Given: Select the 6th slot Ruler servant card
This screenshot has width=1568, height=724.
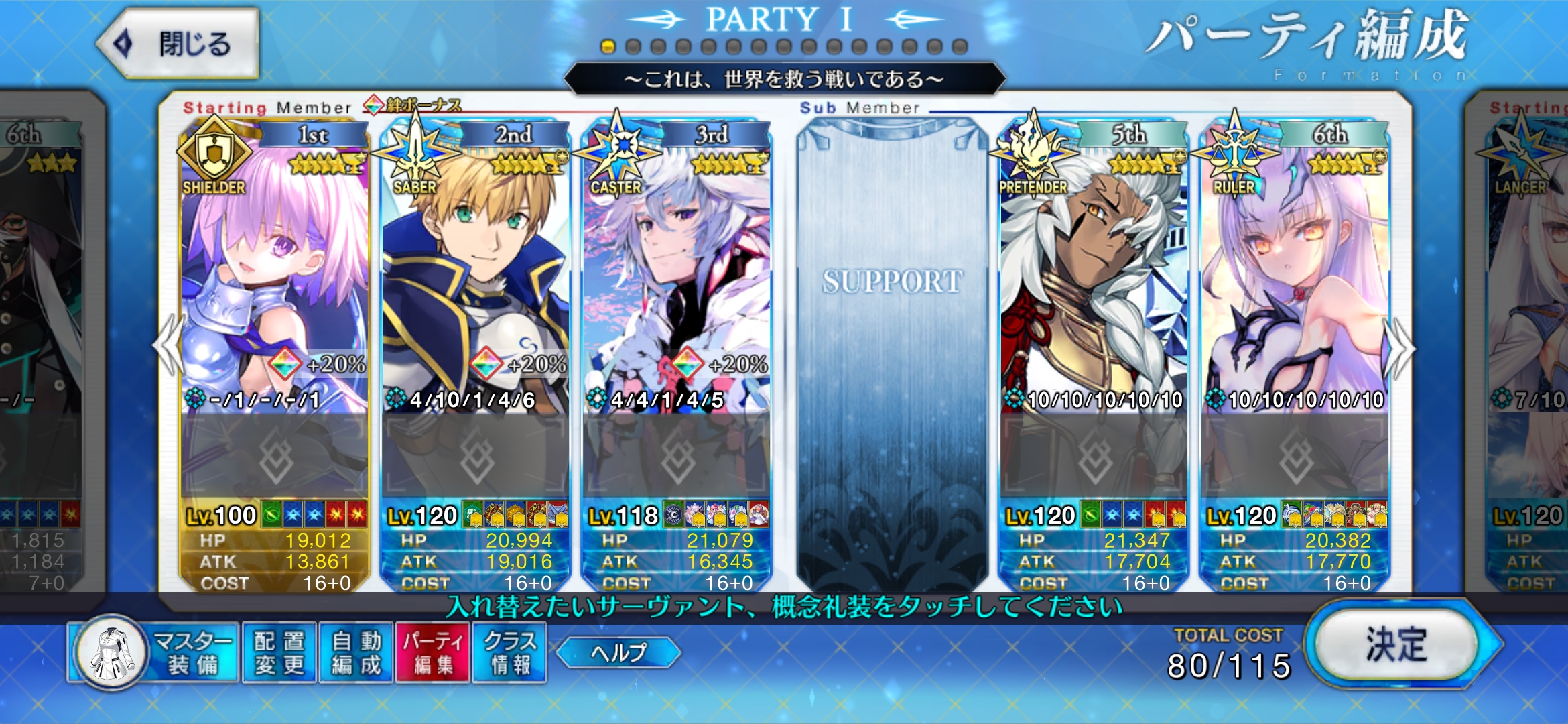Looking at the screenshot, I should coord(1295,268).
